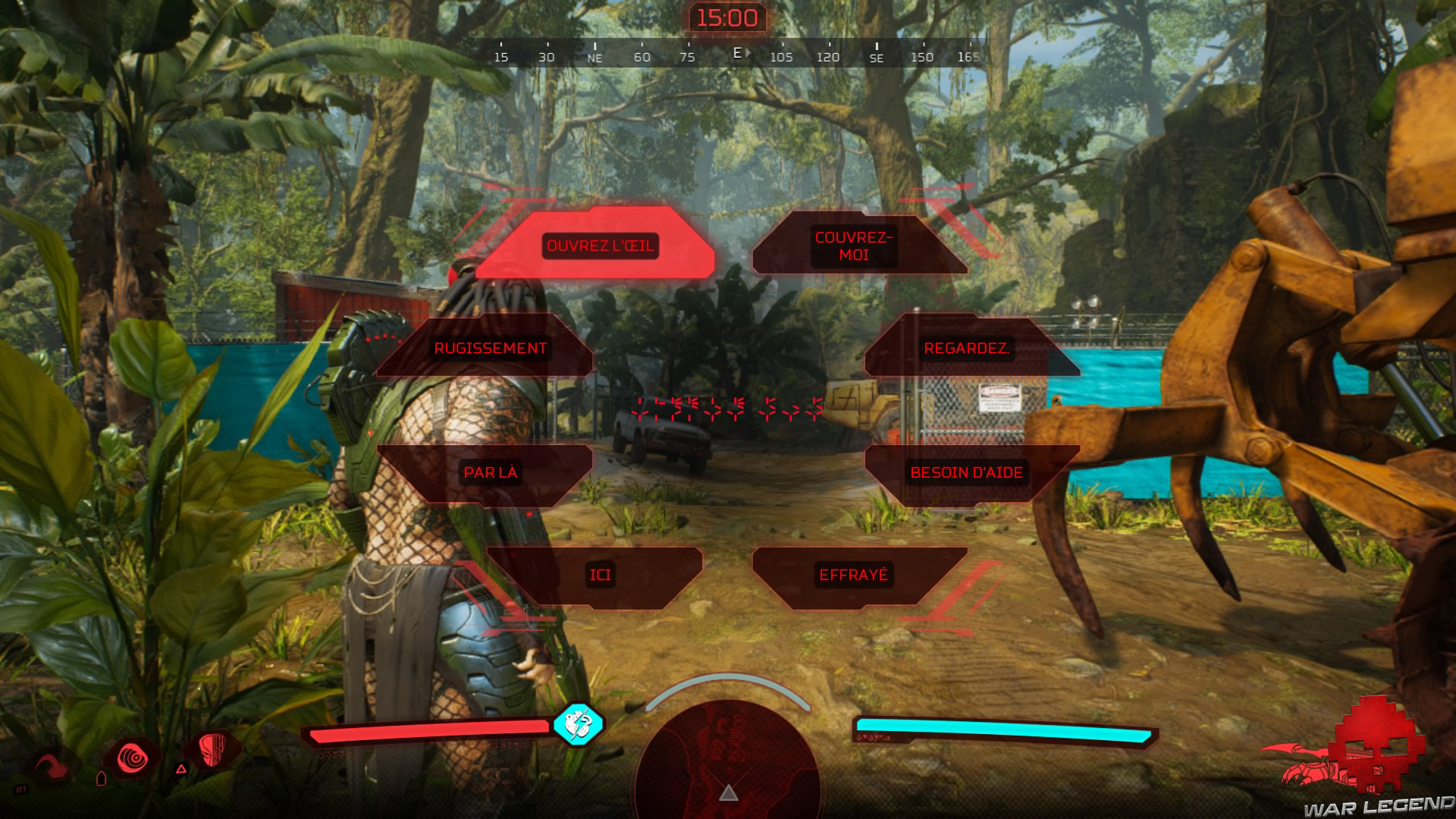Click the ICI location callout

[x=599, y=574]
